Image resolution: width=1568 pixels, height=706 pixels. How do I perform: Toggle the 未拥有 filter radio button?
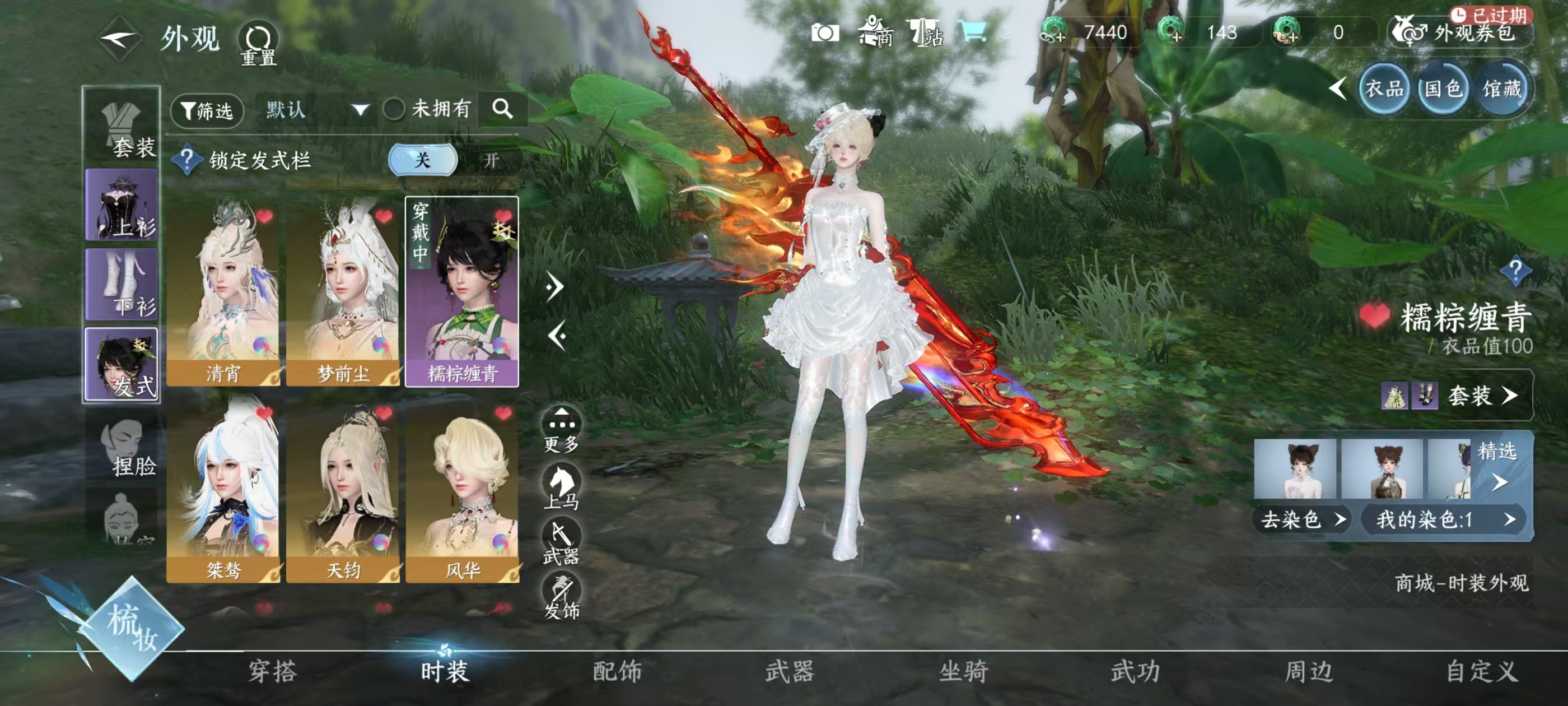394,110
